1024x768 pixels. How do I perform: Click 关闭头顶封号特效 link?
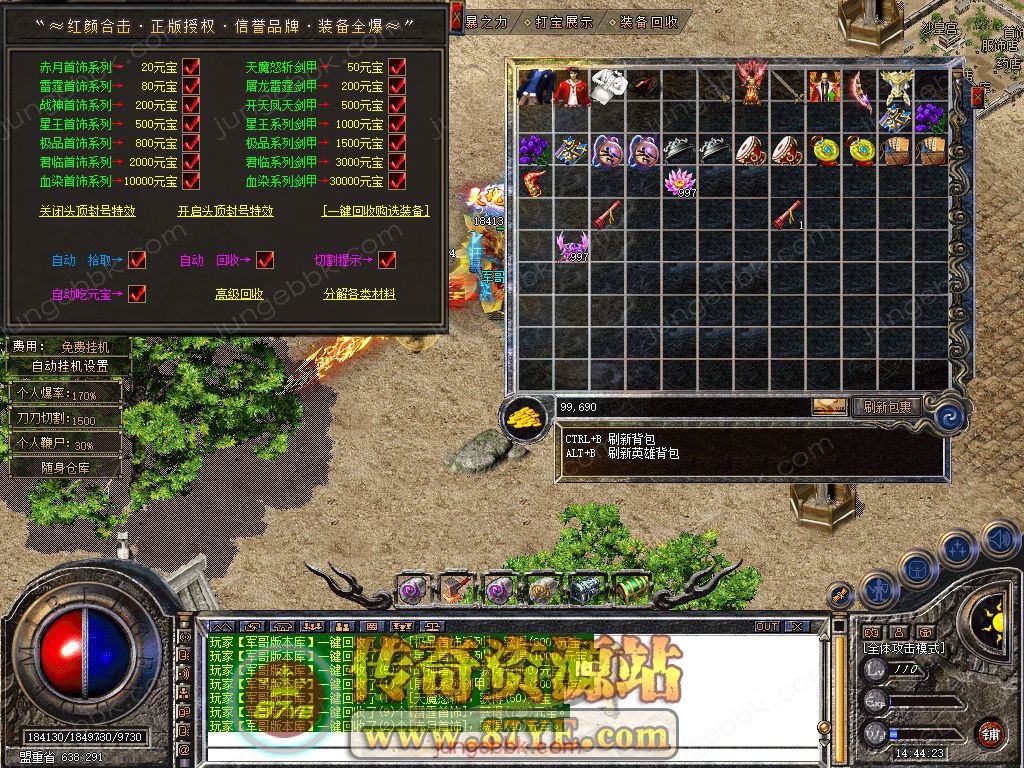87,211
